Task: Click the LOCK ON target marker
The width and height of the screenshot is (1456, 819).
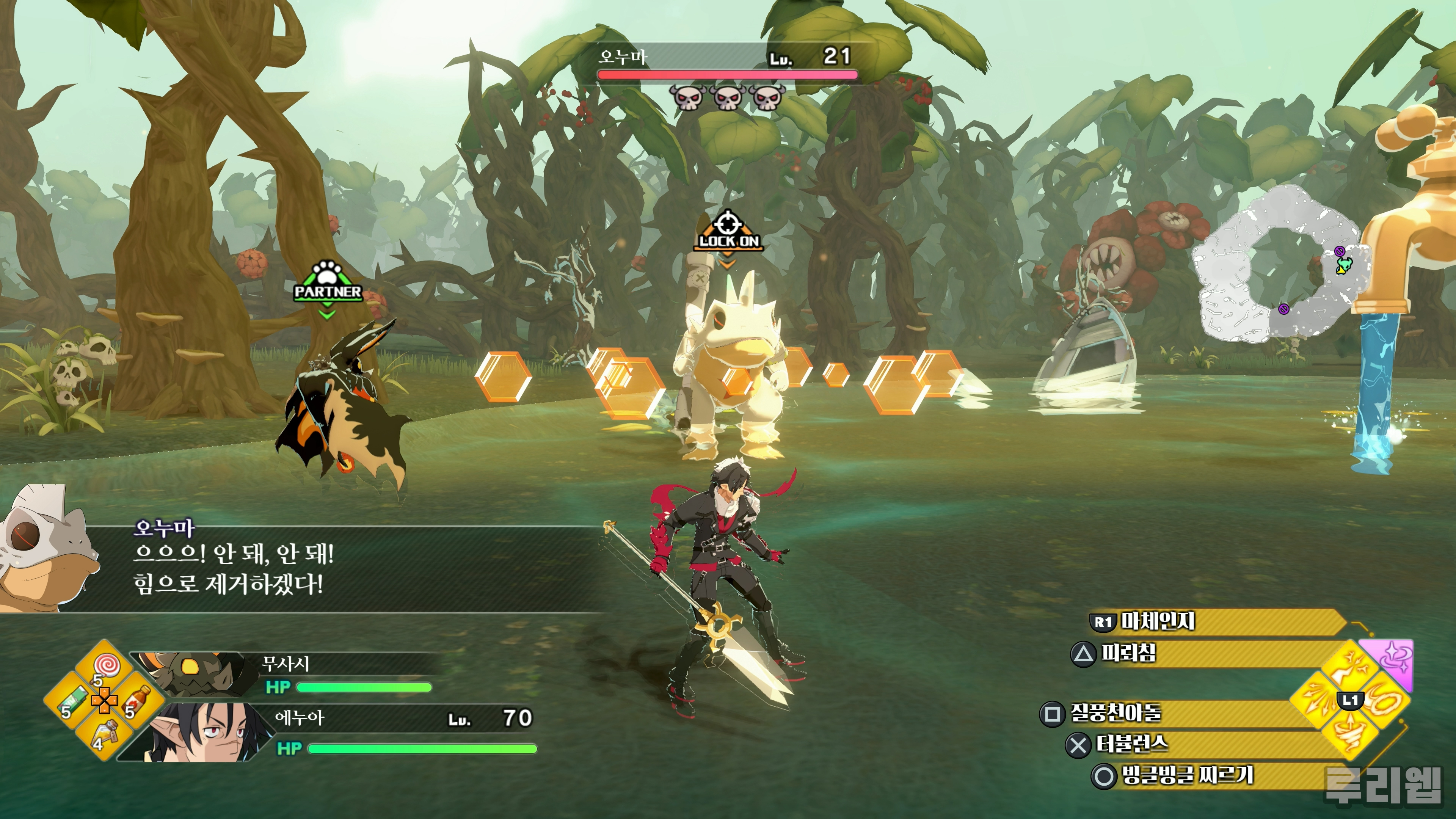Action: pos(728,233)
